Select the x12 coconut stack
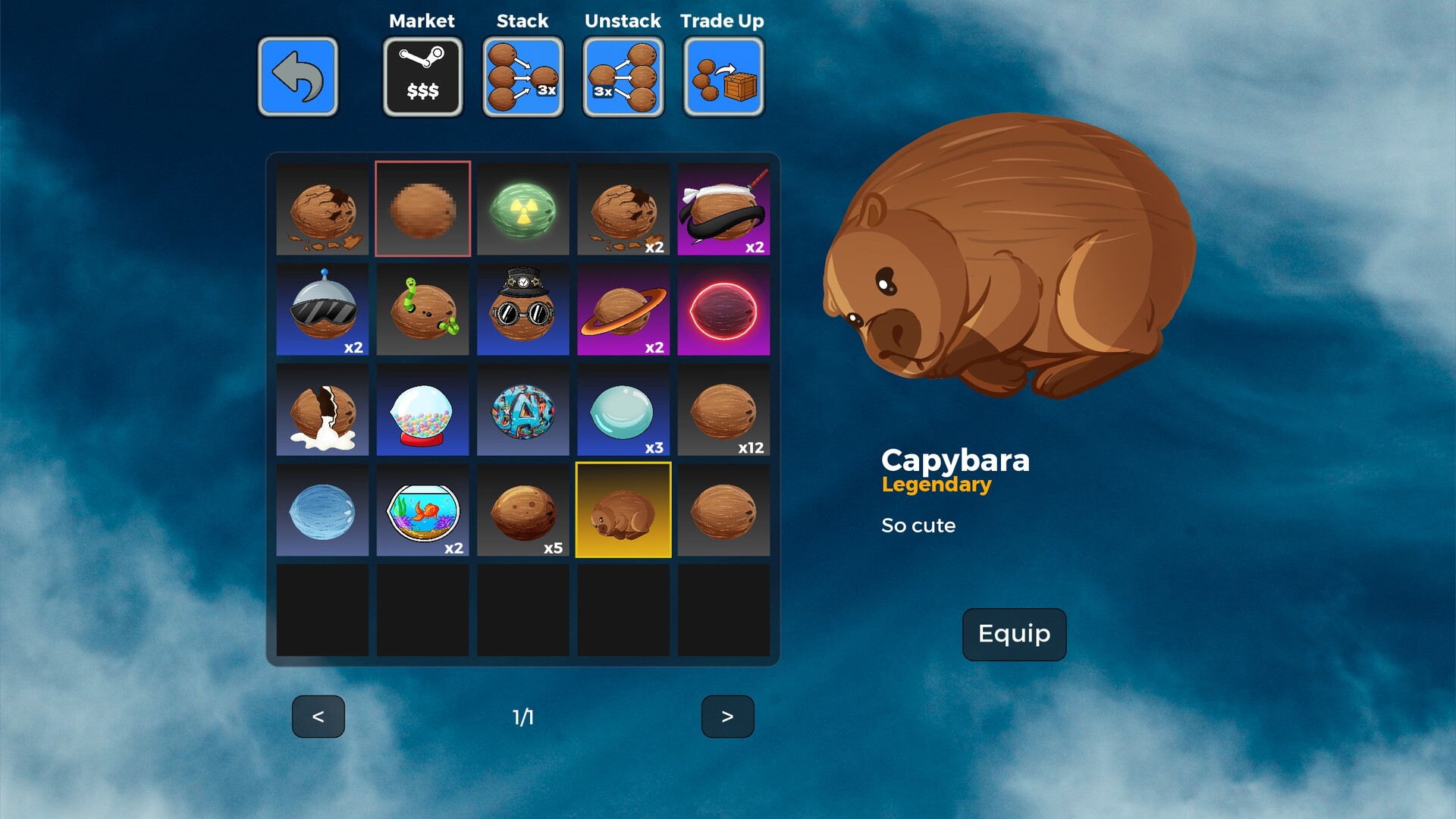The width and height of the screenshot is (1456, 819). (723, 409)
